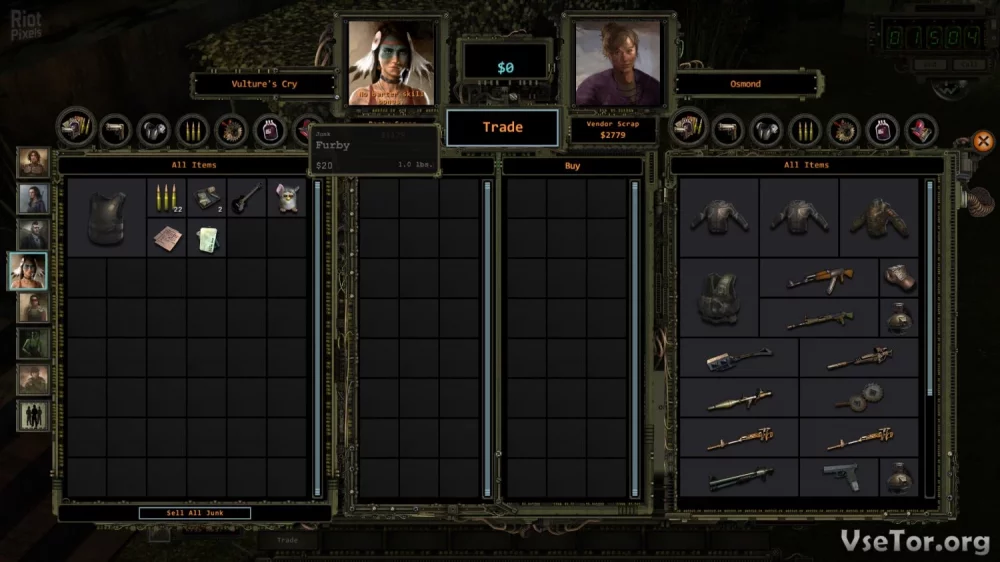Pick the black guitar junk item
The height and width of the screenshot is (562, 1000).
[x=247, y=198]
